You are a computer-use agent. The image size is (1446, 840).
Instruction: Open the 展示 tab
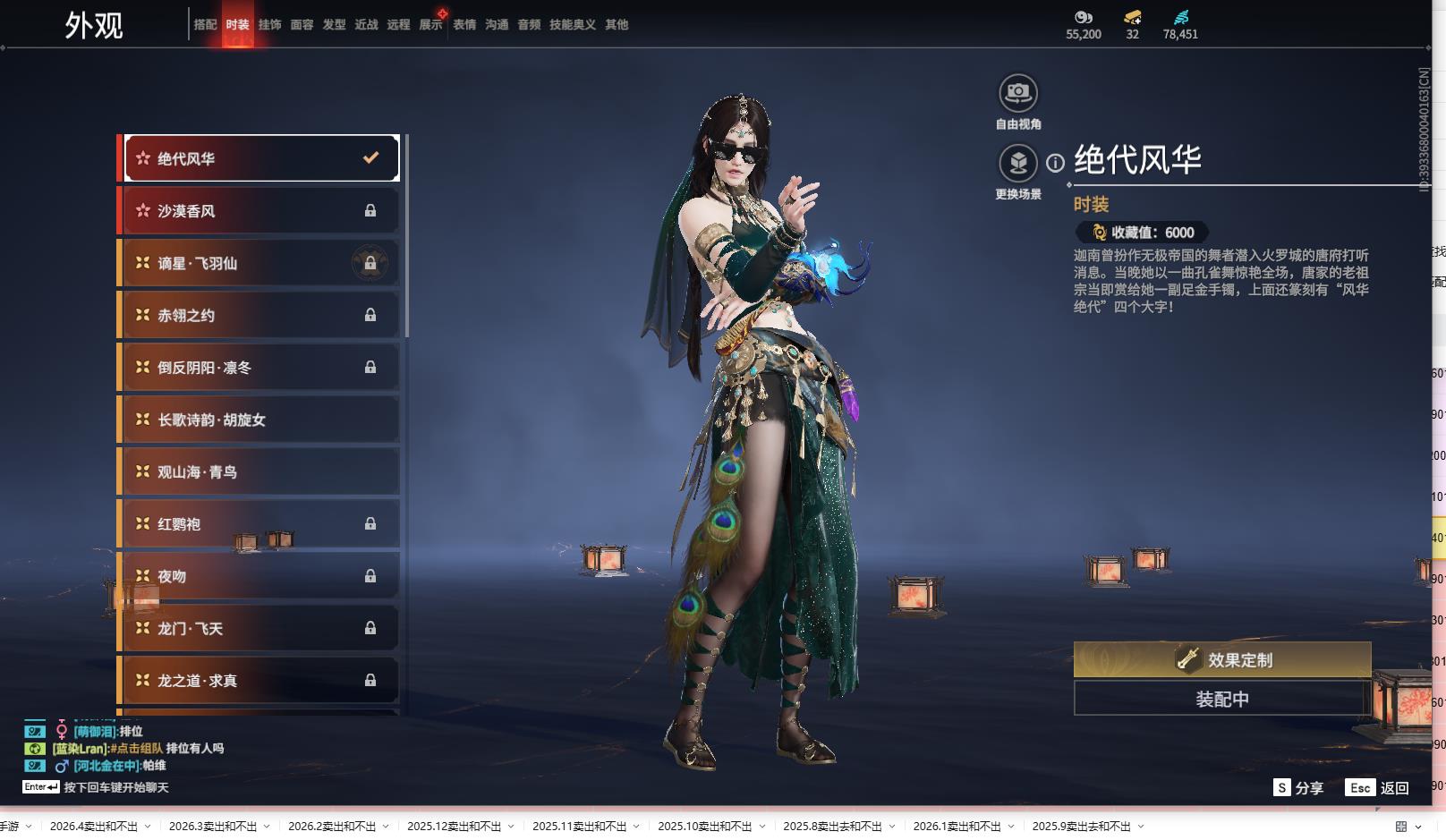tap(430, 25)
